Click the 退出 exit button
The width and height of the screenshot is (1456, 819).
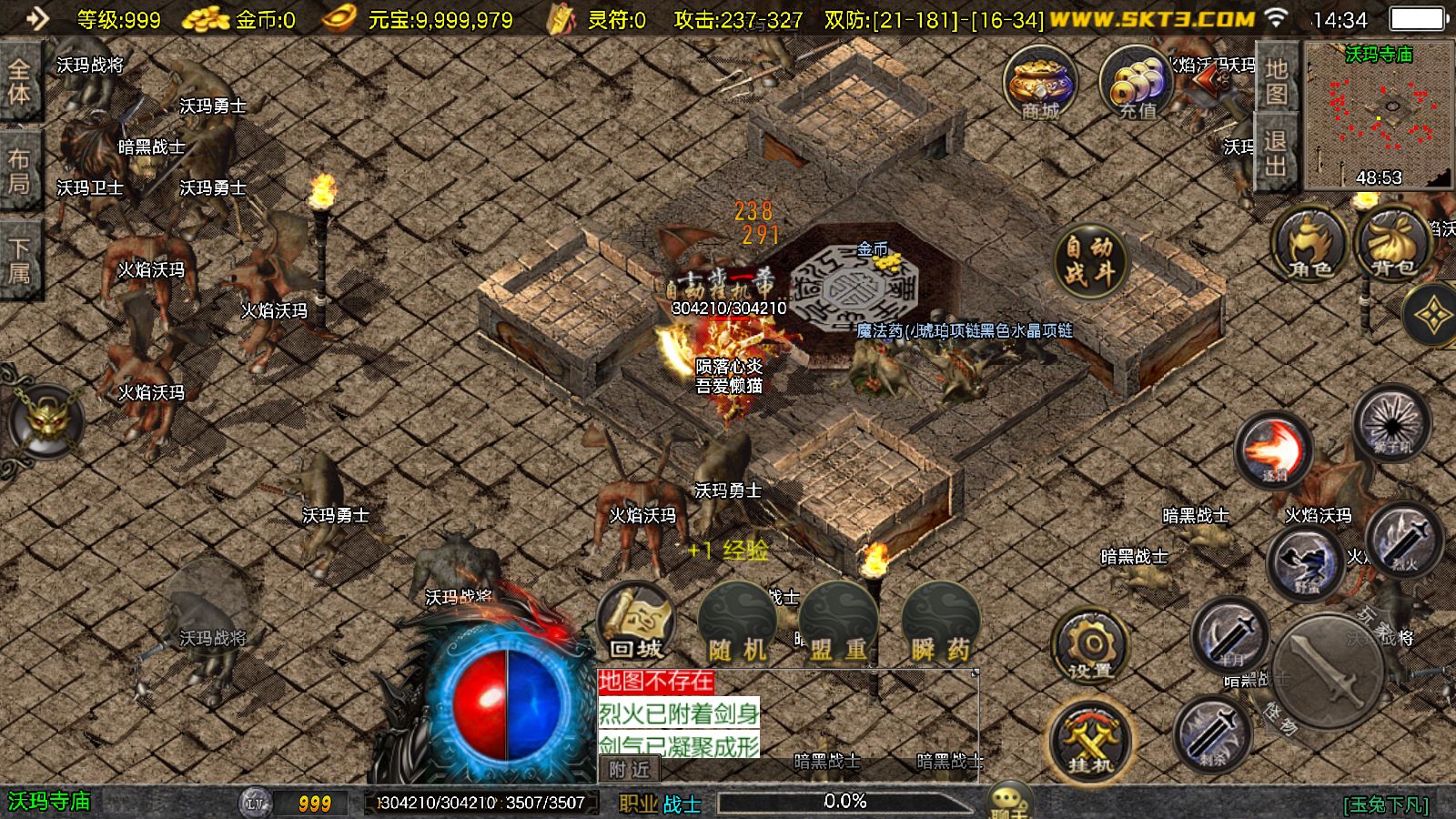click(x=1276, y=153)
